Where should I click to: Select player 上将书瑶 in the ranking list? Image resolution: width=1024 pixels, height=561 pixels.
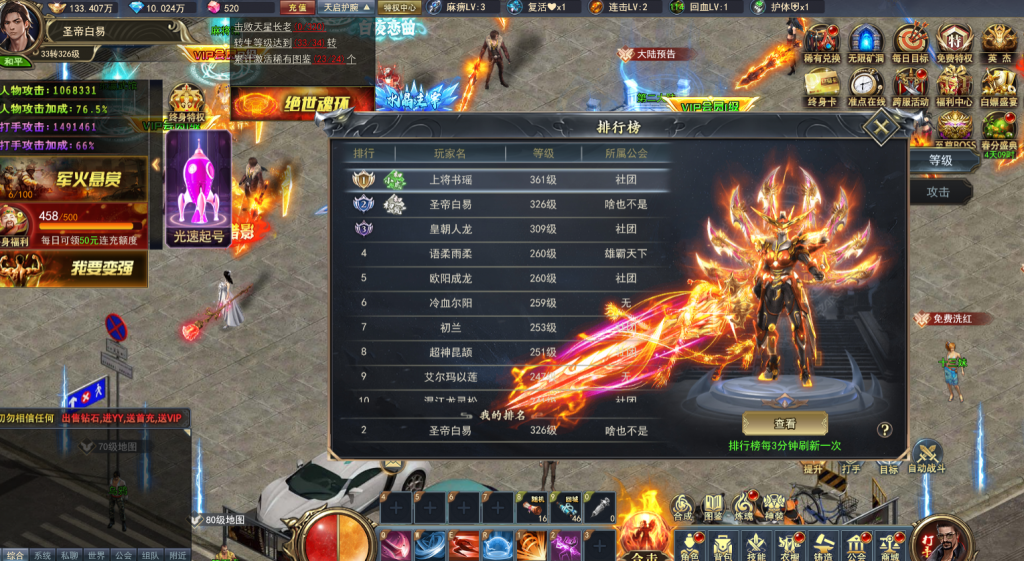pyautogui.click(x=448, y=180)
